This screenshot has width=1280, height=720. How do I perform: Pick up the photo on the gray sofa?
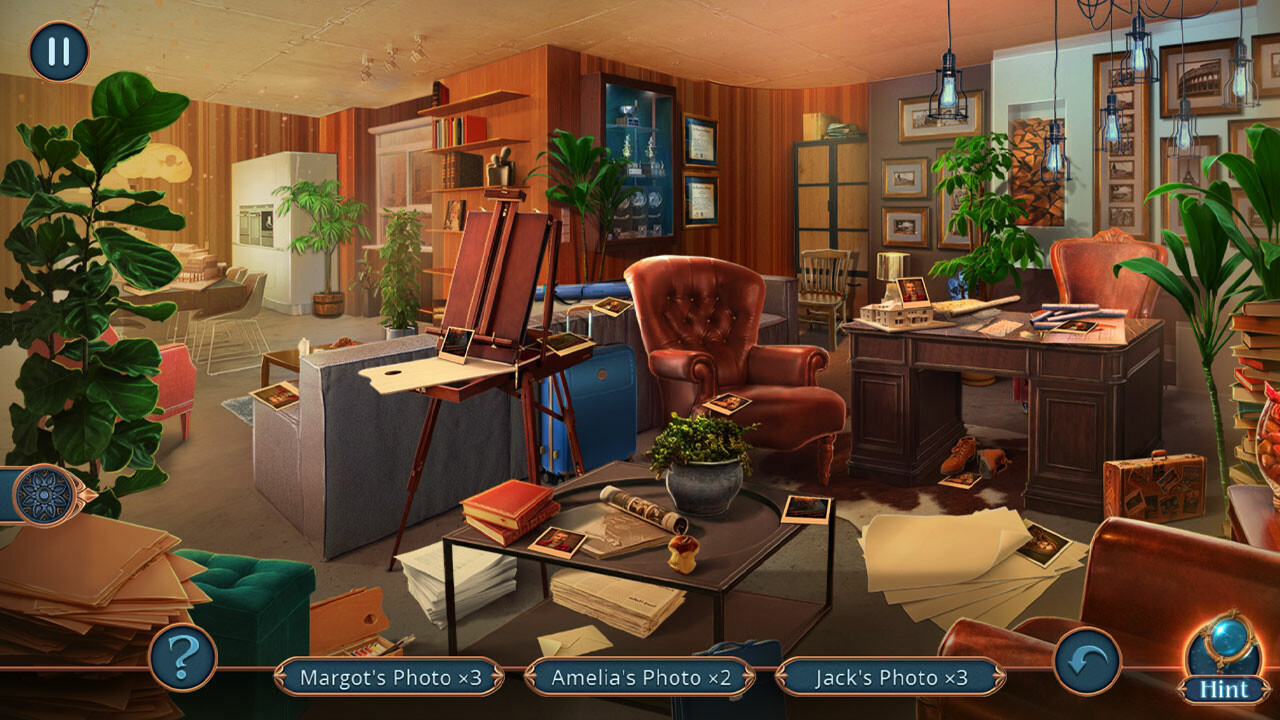click(x=273, y=398)
